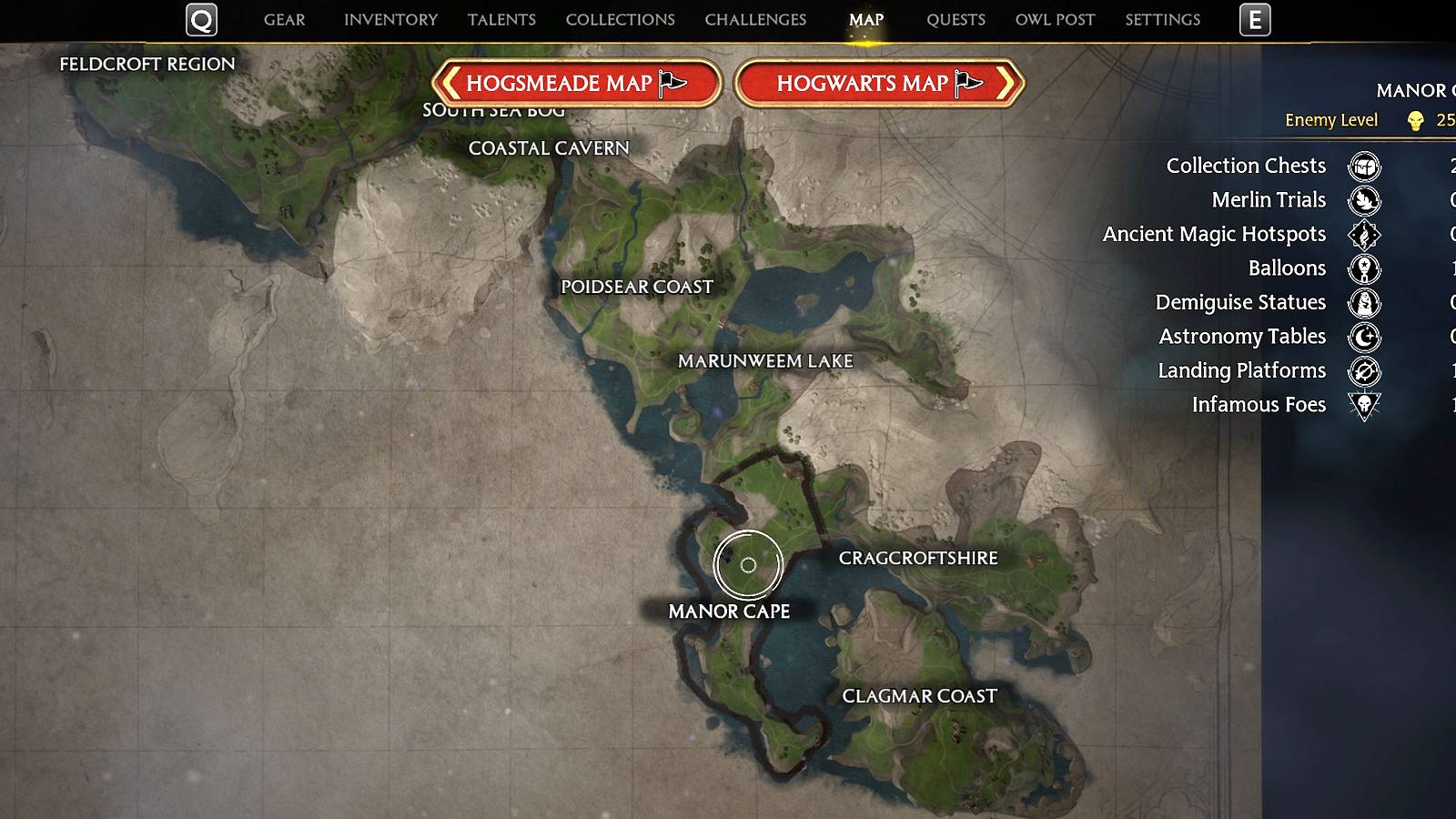Select the Demiguise Statues icon

[x=1362, y=303]
